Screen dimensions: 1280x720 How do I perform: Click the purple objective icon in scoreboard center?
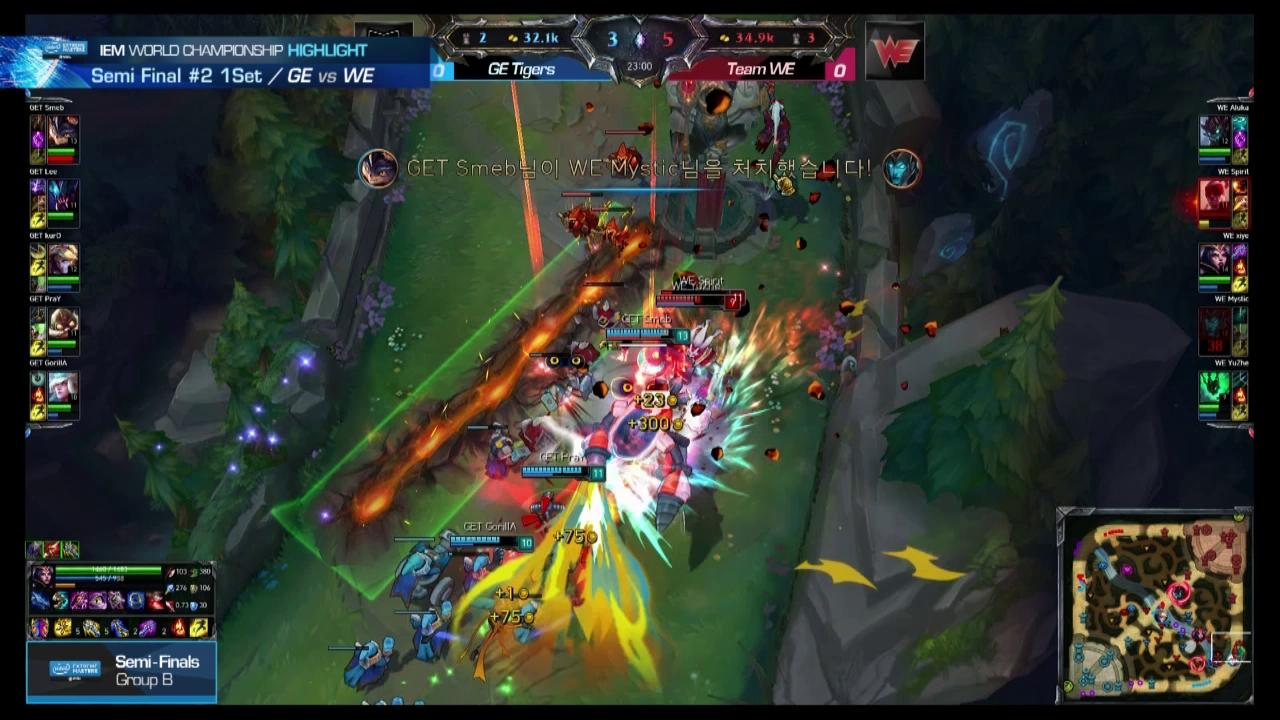(640, 39)
